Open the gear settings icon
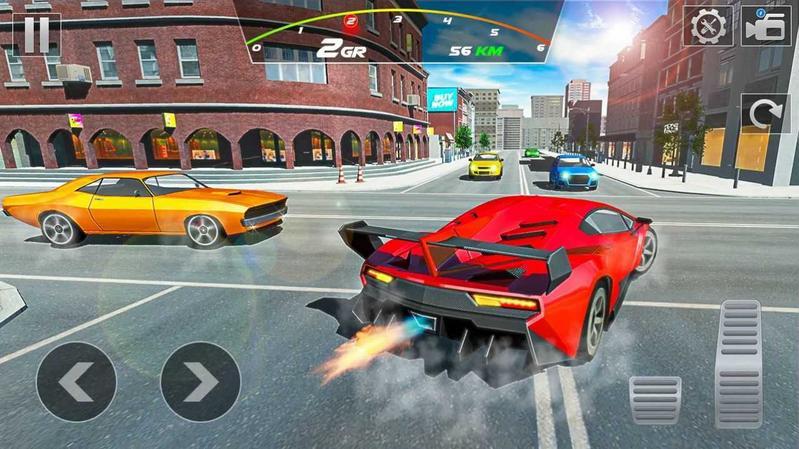Image resolution: width=799 pixels, height=449 pixels. coord(707,26)
